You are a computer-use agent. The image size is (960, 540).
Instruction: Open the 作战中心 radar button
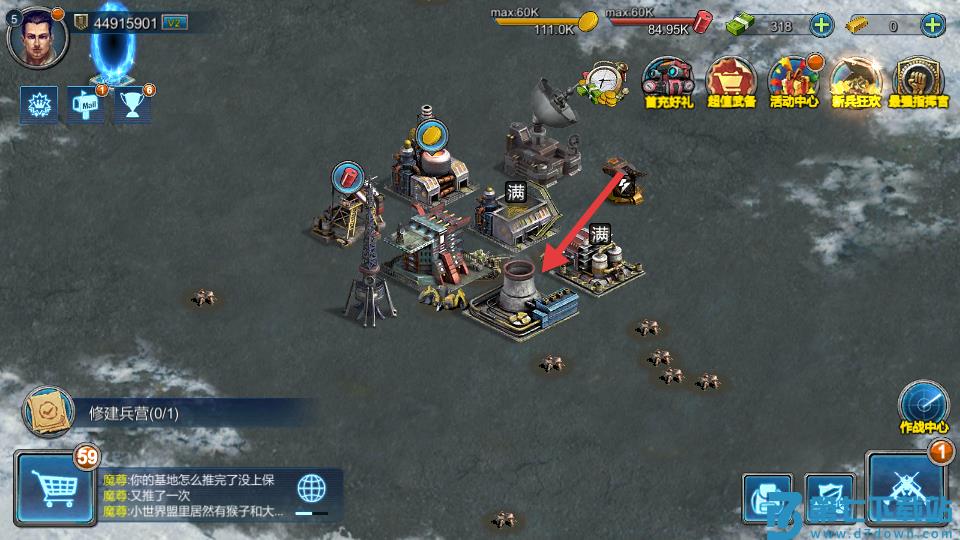923,405
